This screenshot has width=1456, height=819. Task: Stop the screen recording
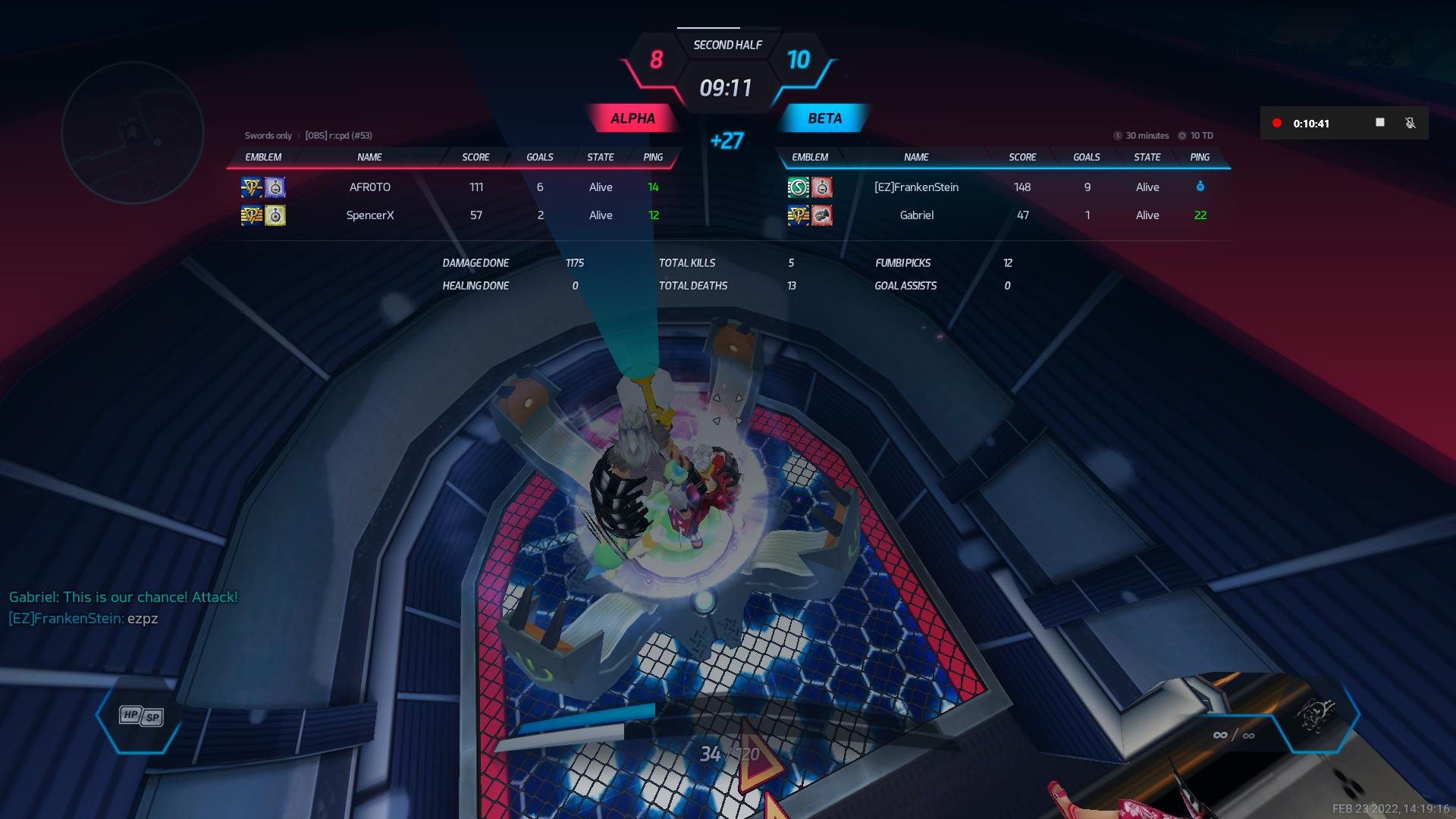point(1380,123)
